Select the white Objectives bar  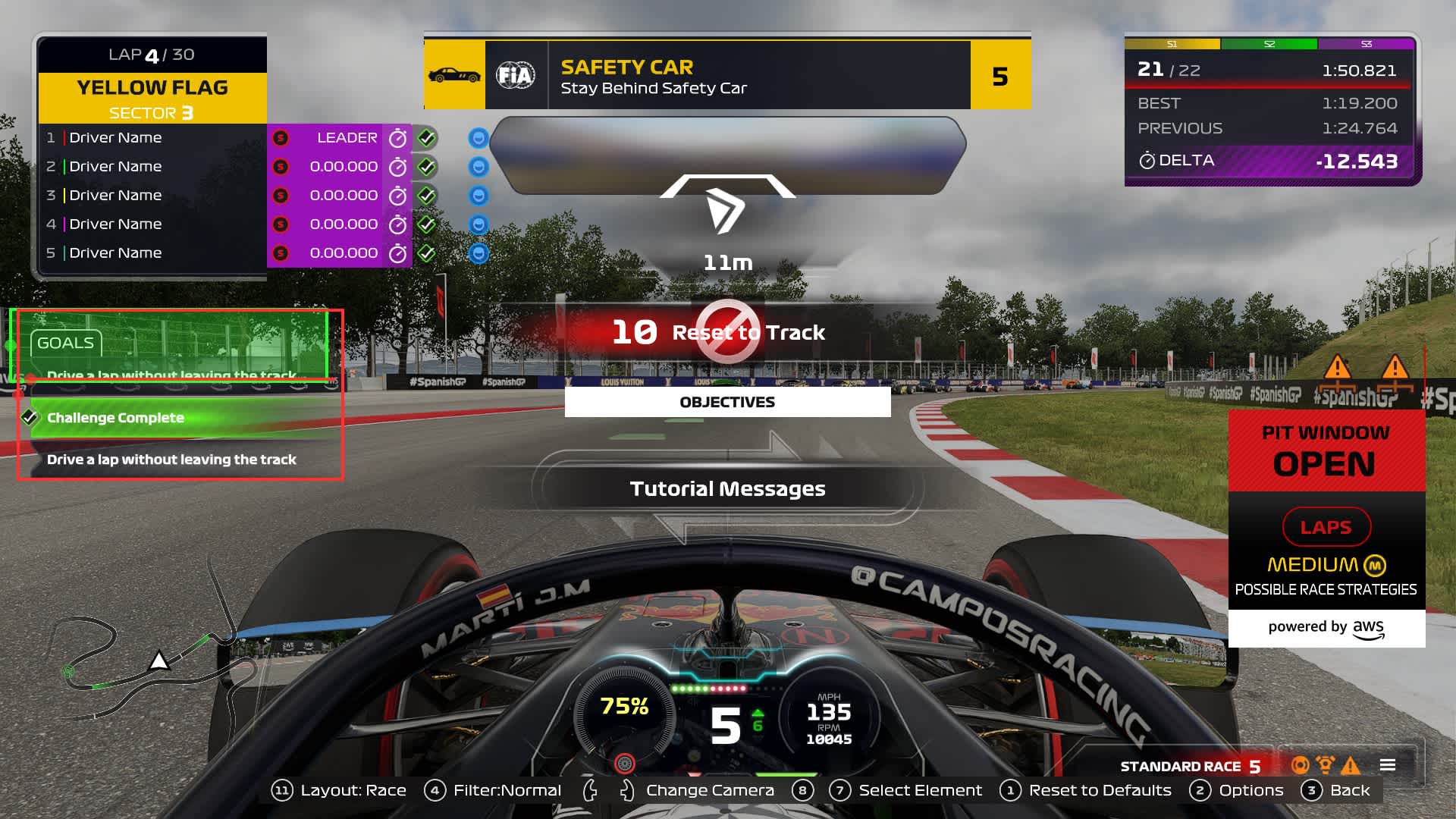pos(726,402)
